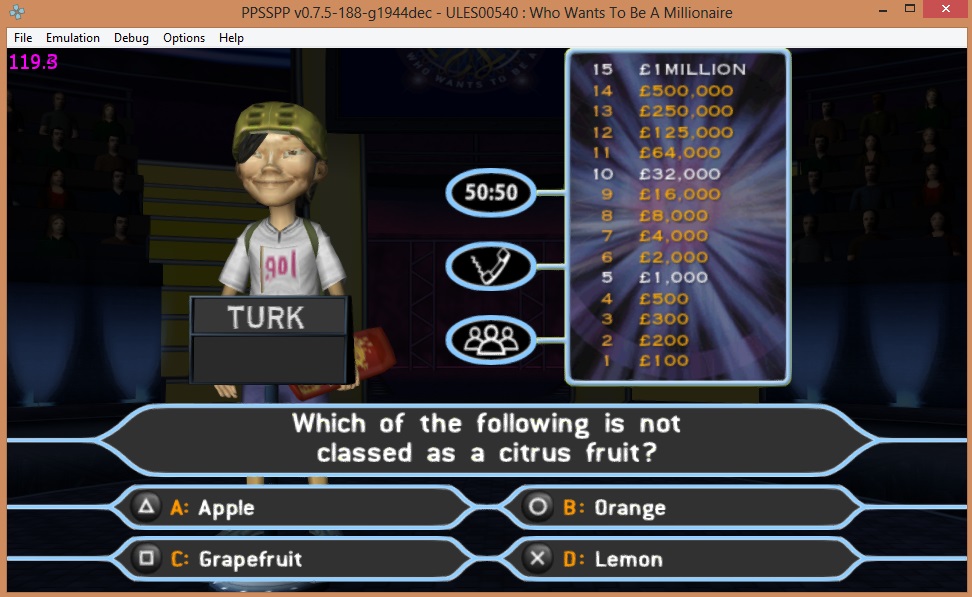Viewport: 972px width, 597px height.
Task: Activate the Phone a Friend lifeline
Action: 489,266
